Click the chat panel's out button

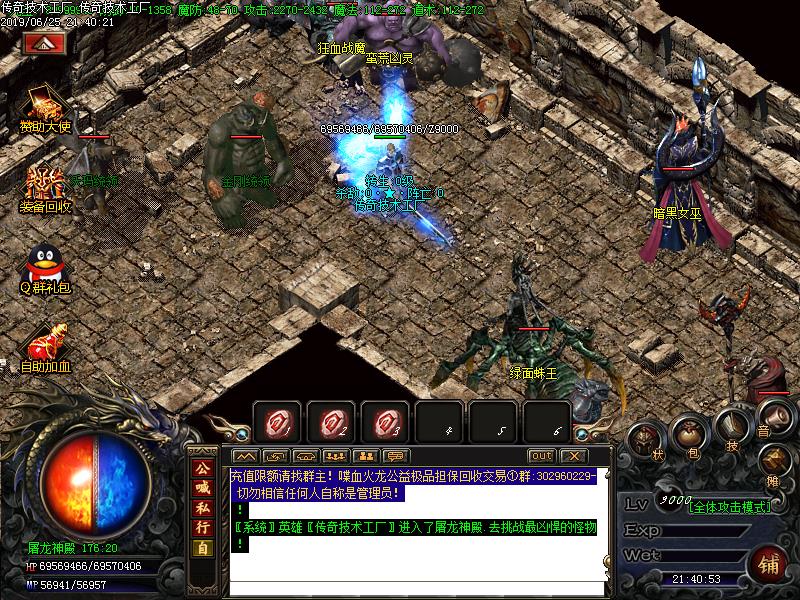tap(541, 456)
